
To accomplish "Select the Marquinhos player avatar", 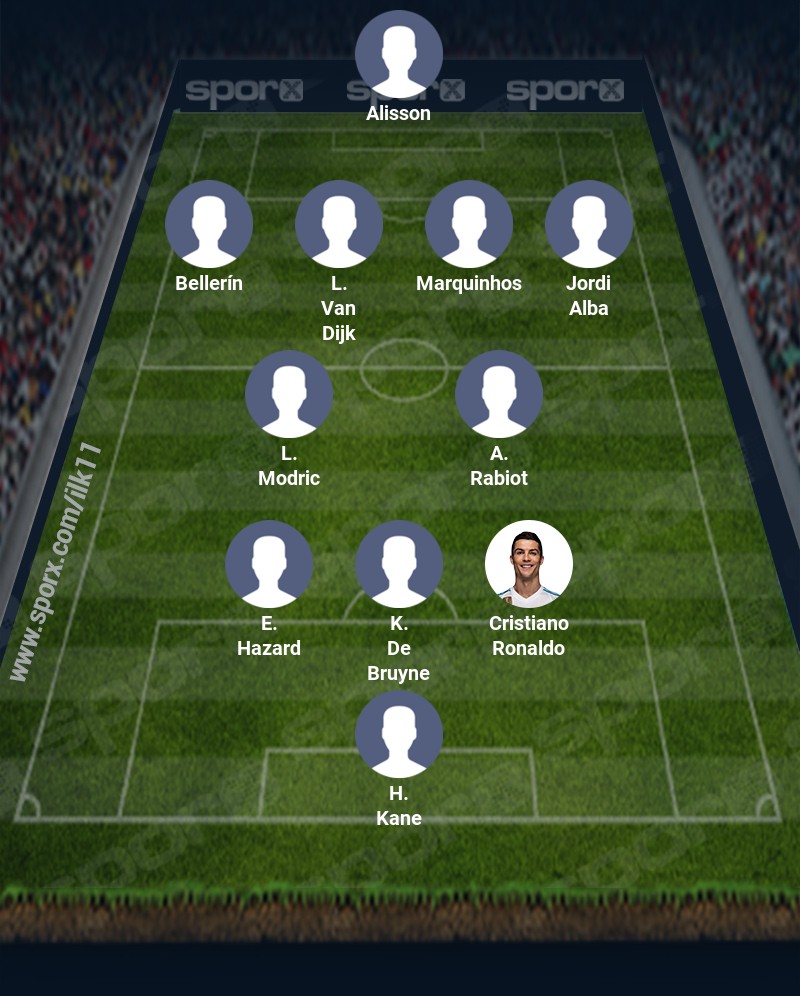I will [469, 224].
